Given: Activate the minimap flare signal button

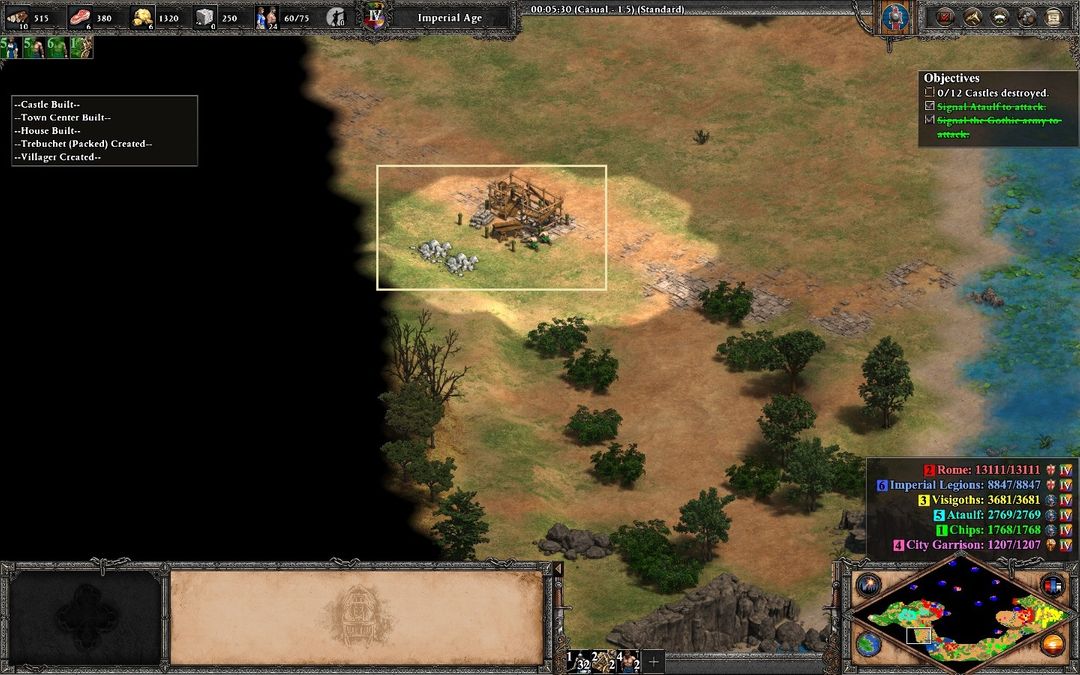Looking at the screenshot, I should [867, 585].
